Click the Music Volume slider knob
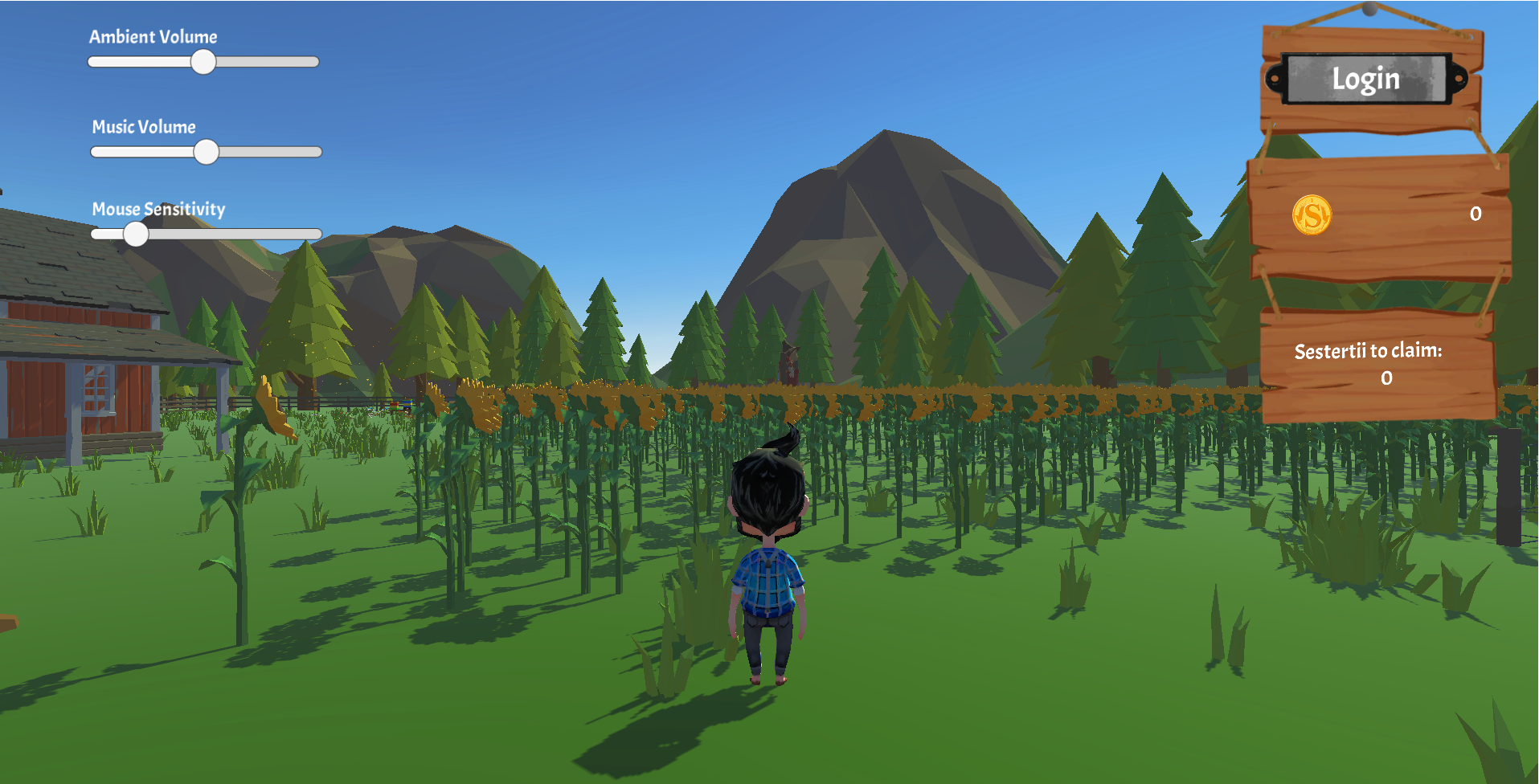1539x784 pixels. point(207,152)
